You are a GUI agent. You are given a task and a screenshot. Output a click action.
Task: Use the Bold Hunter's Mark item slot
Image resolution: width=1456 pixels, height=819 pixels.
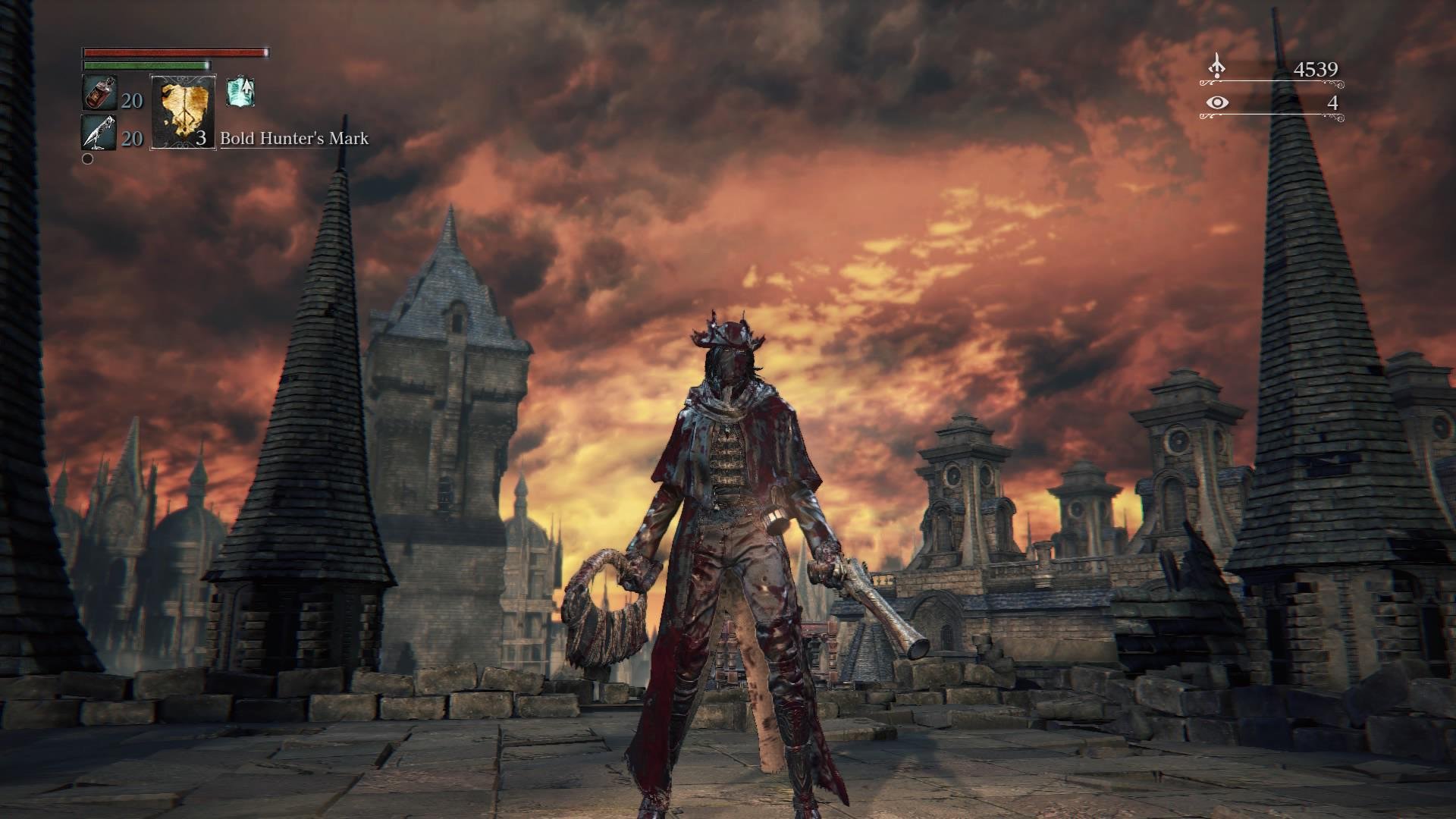[x=183, y=112]
